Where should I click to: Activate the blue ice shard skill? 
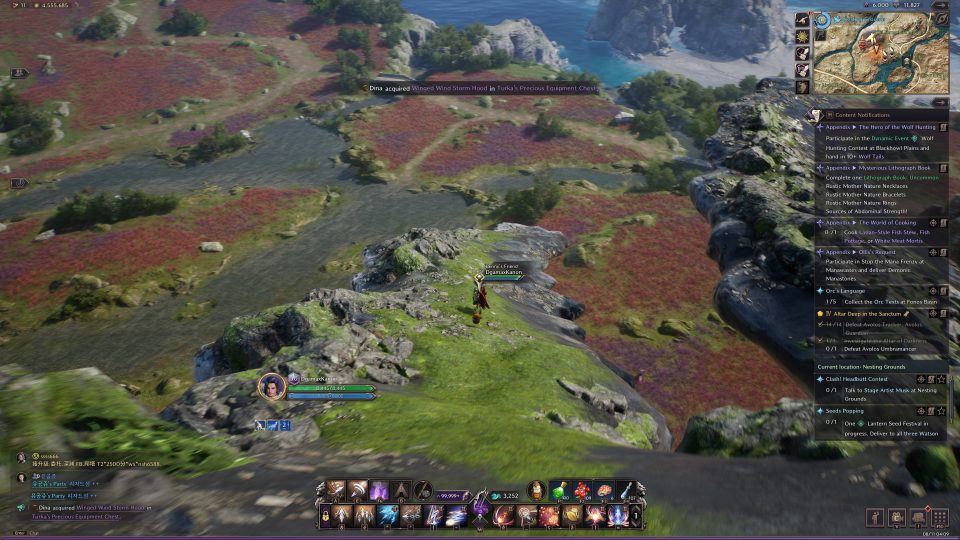388,516
